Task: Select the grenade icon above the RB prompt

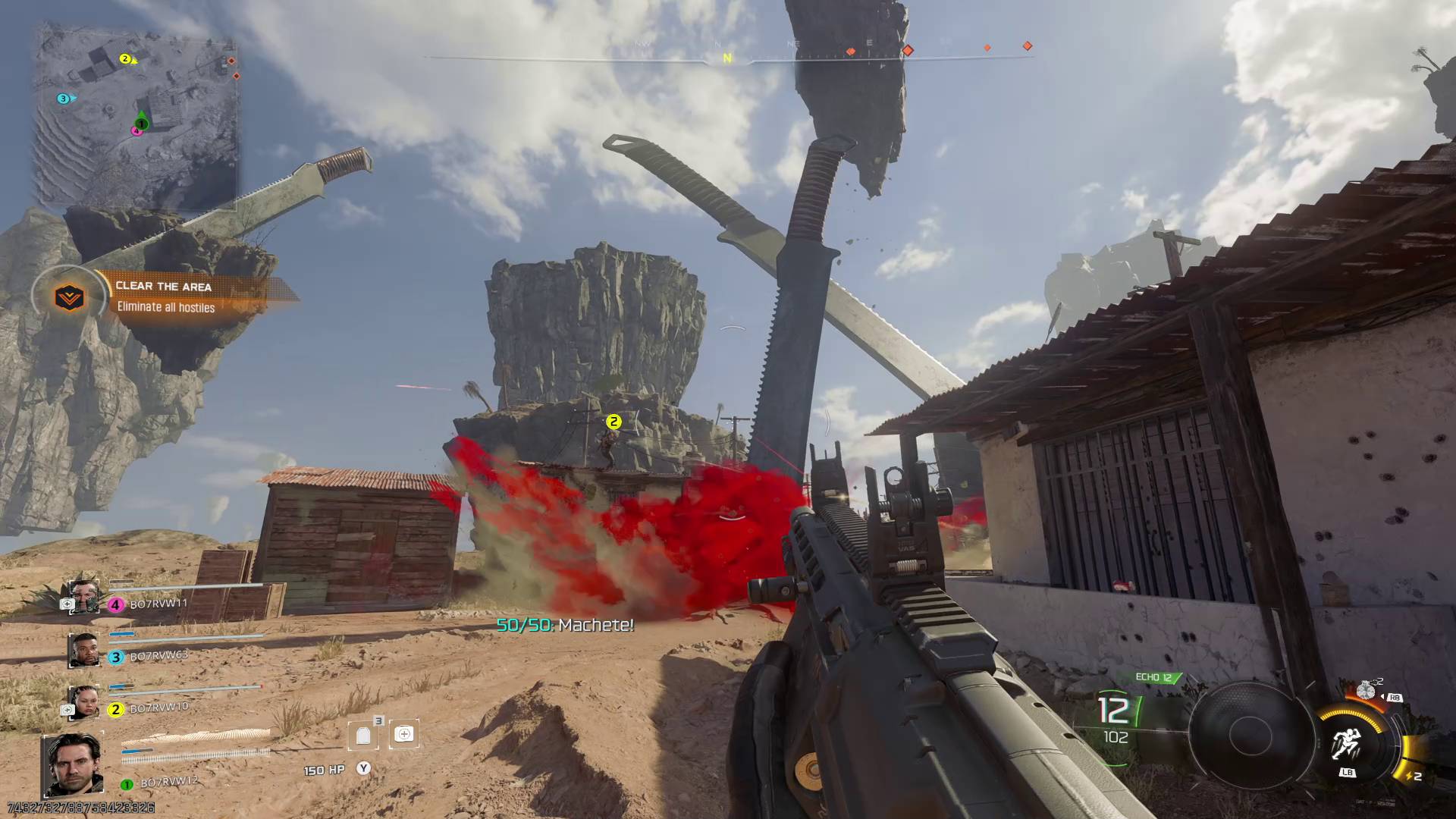Action: [x=1365, y=691]
